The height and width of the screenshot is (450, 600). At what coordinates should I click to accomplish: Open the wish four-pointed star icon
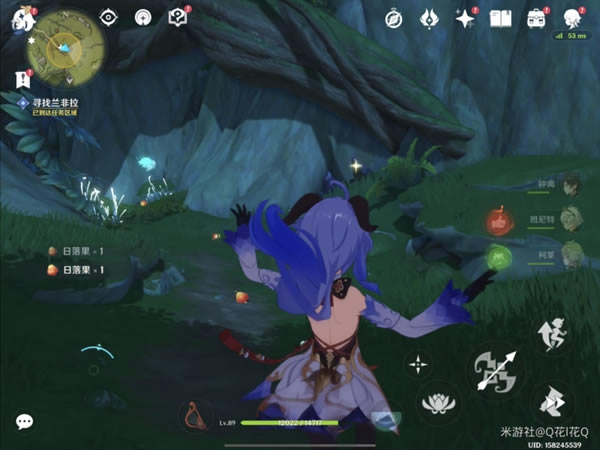[x=465, y=18]
